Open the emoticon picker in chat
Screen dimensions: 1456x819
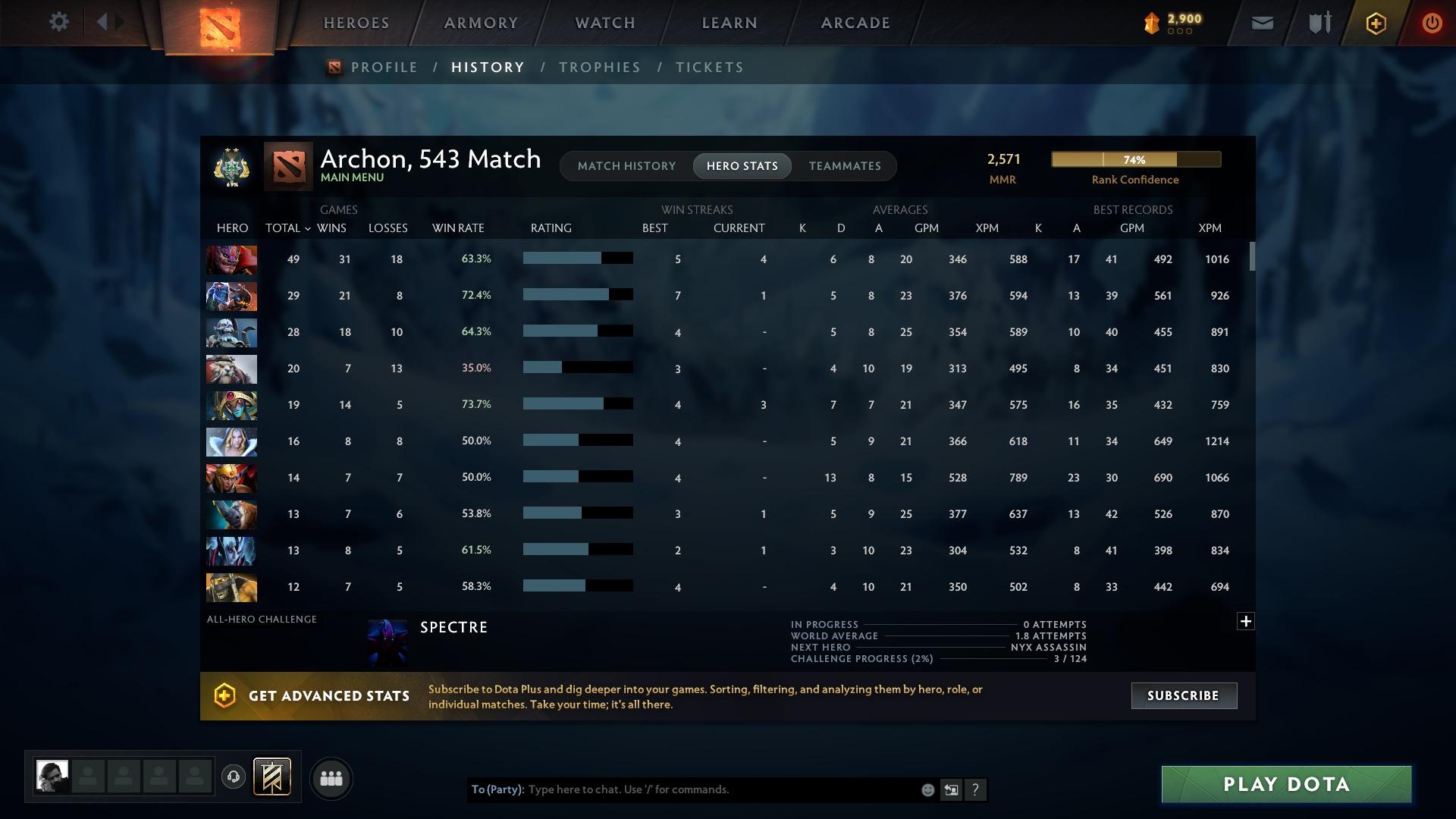tap(927, 790)
